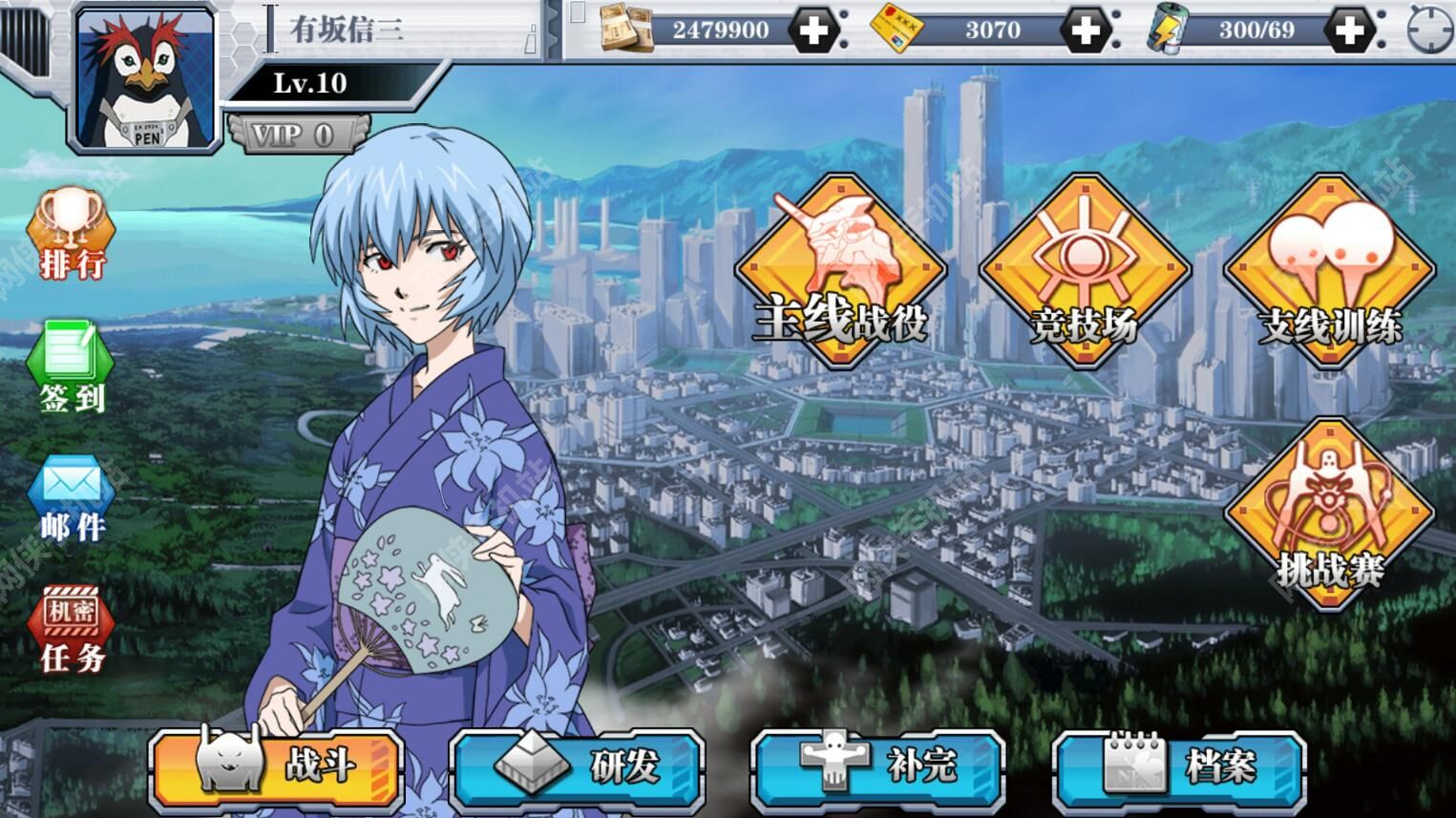
Task: Select the 战斗 battle button
Action: 277,766
